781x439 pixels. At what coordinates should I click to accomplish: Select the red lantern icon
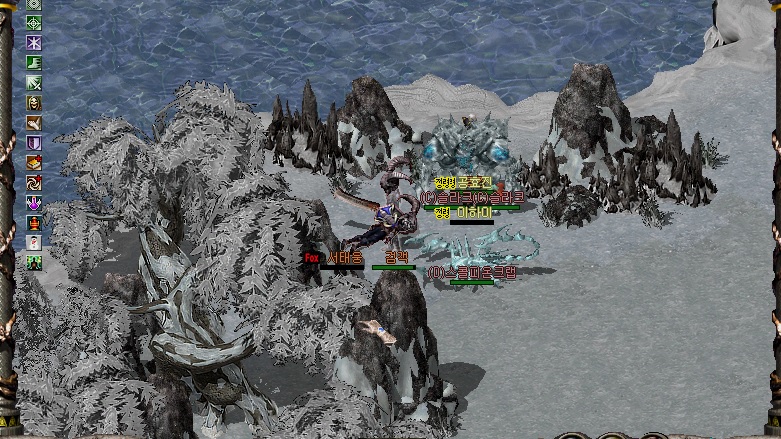(34, 223)
